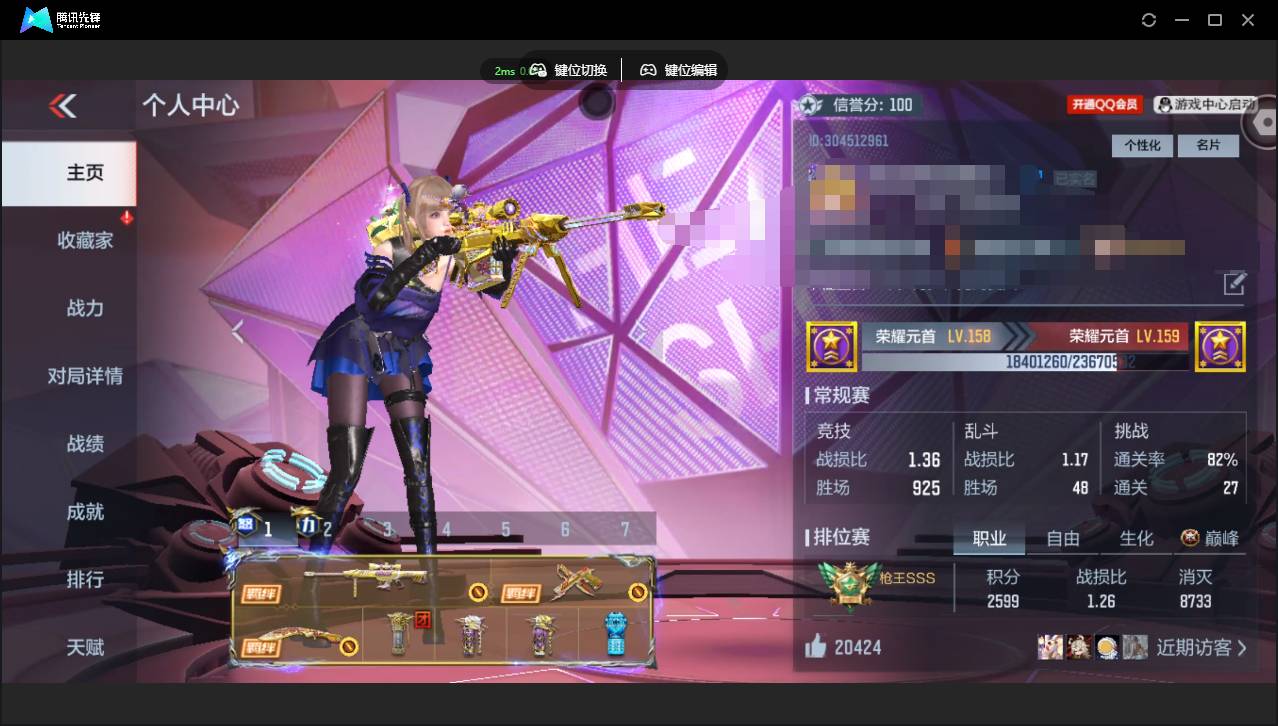Open the 天赋 talents page
This screenshot has height=726, width=1278.
[x=85, y=647]
